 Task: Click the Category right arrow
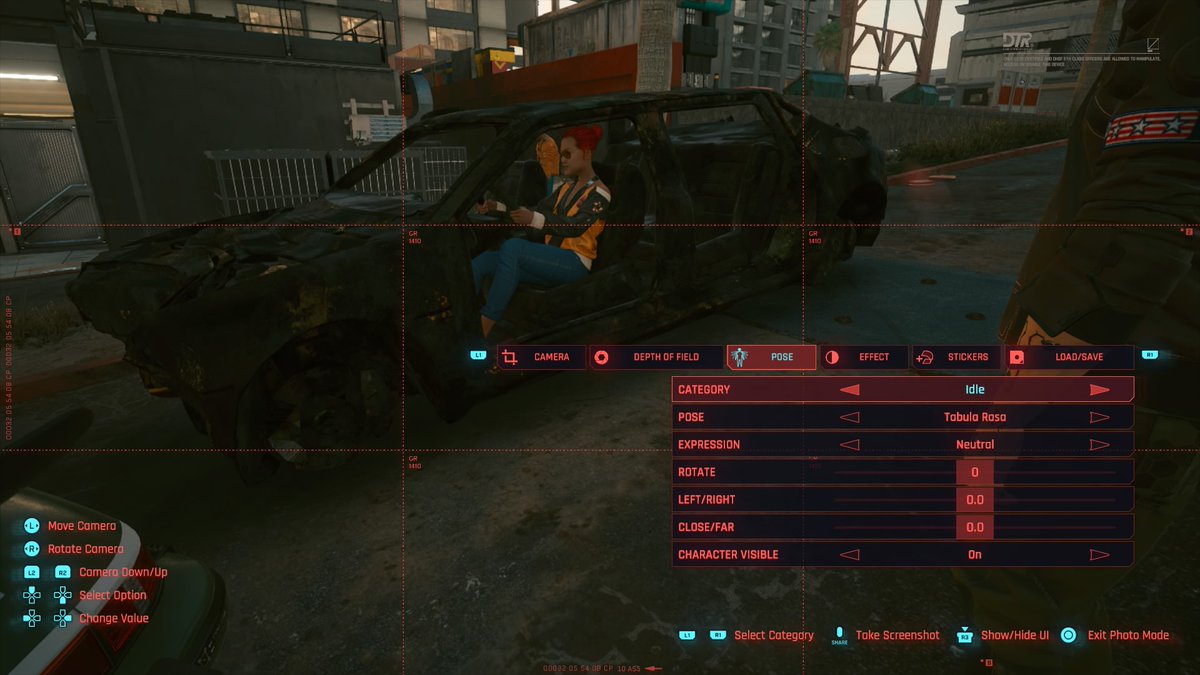tap(1100, 390)
